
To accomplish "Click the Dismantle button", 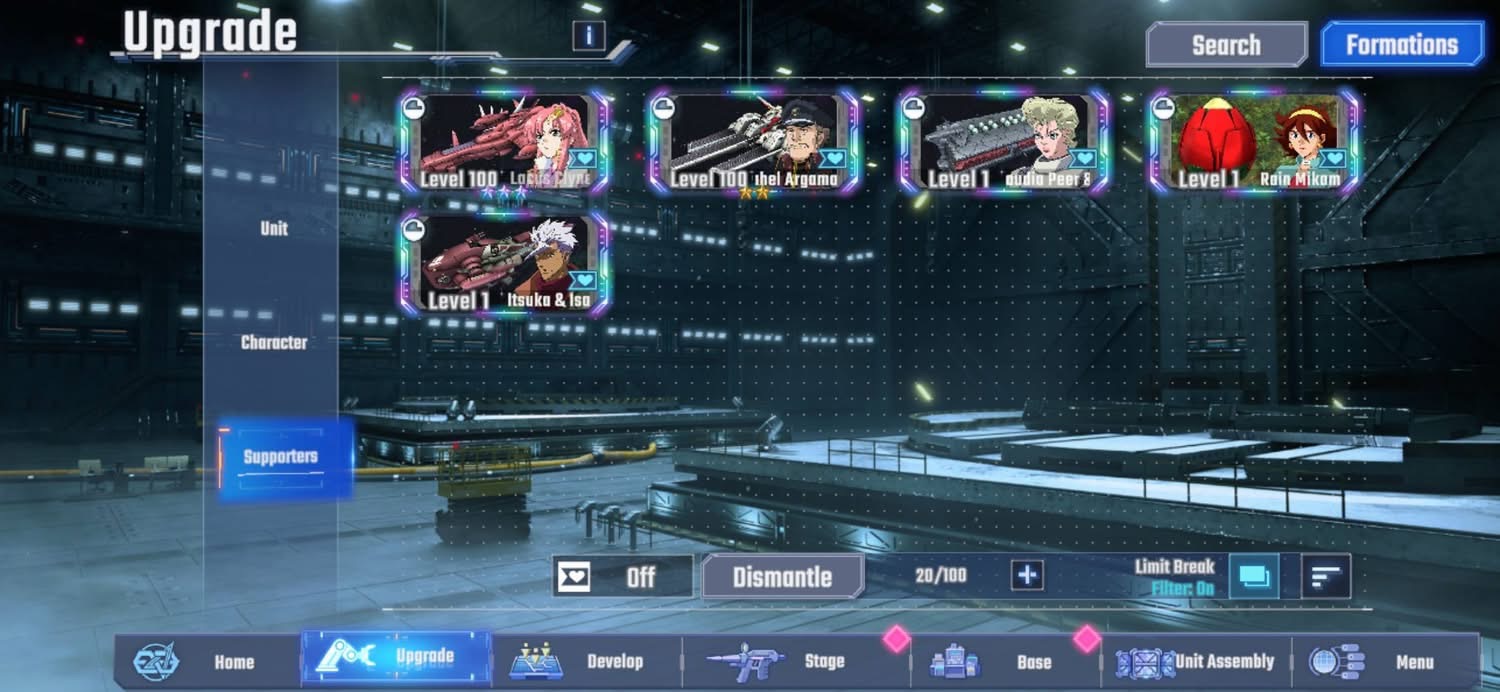I will click(x=782, y=577).
